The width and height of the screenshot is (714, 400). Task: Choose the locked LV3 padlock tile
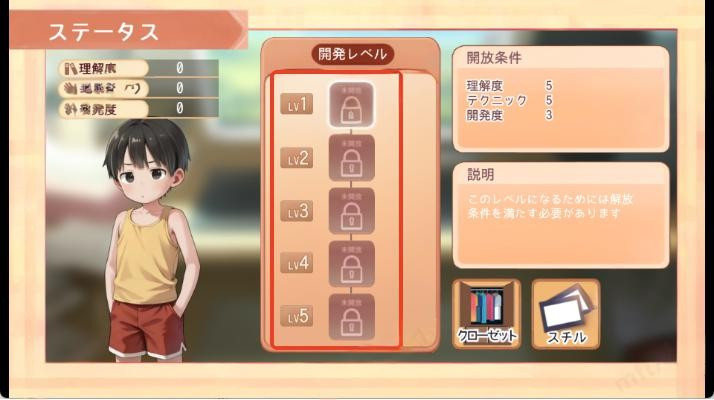tap(351, 211)
